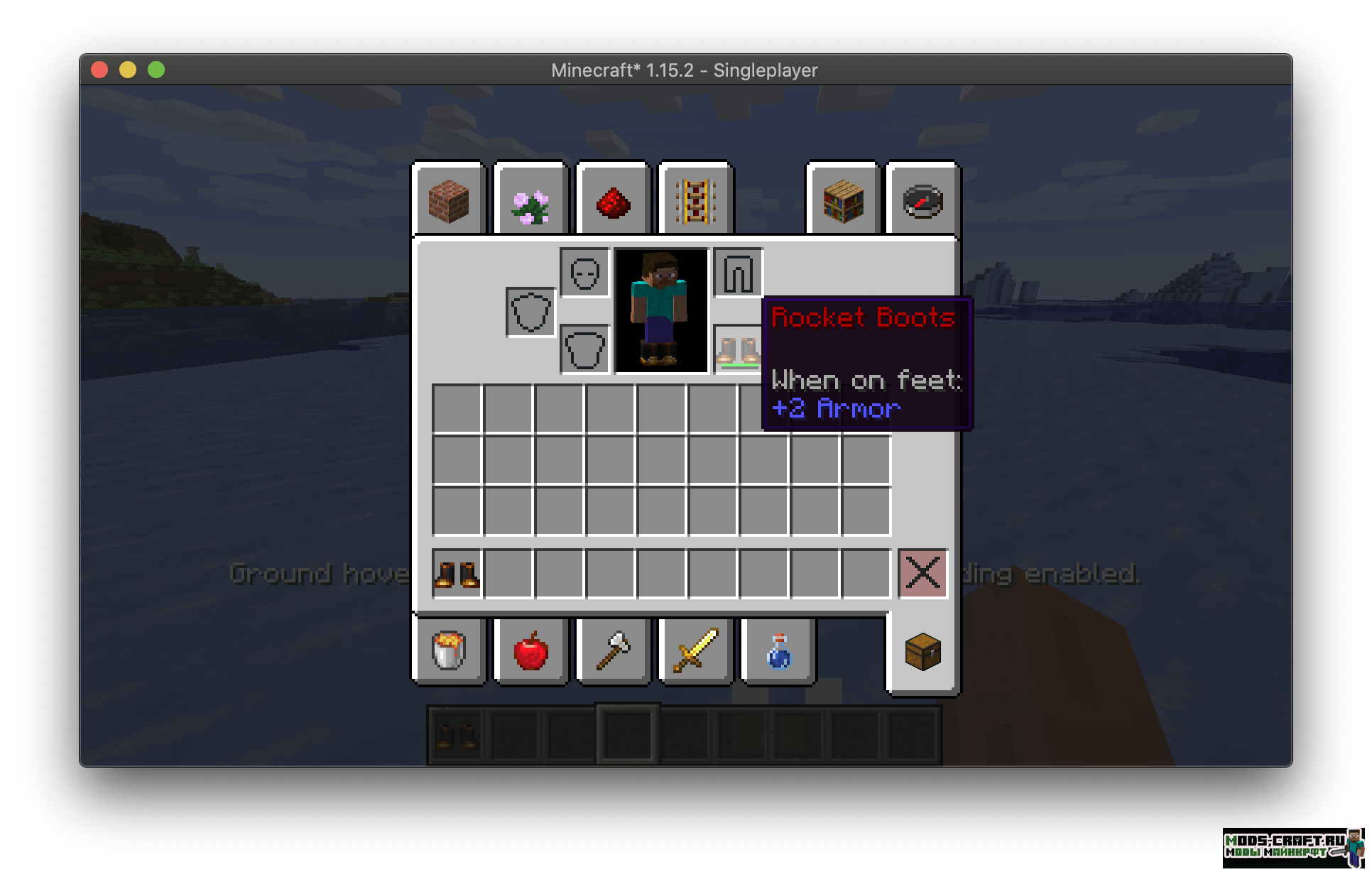Select the chest Survival Inventory tab
The height and width of the screenshot is (872, 1372).
[922, 652]
